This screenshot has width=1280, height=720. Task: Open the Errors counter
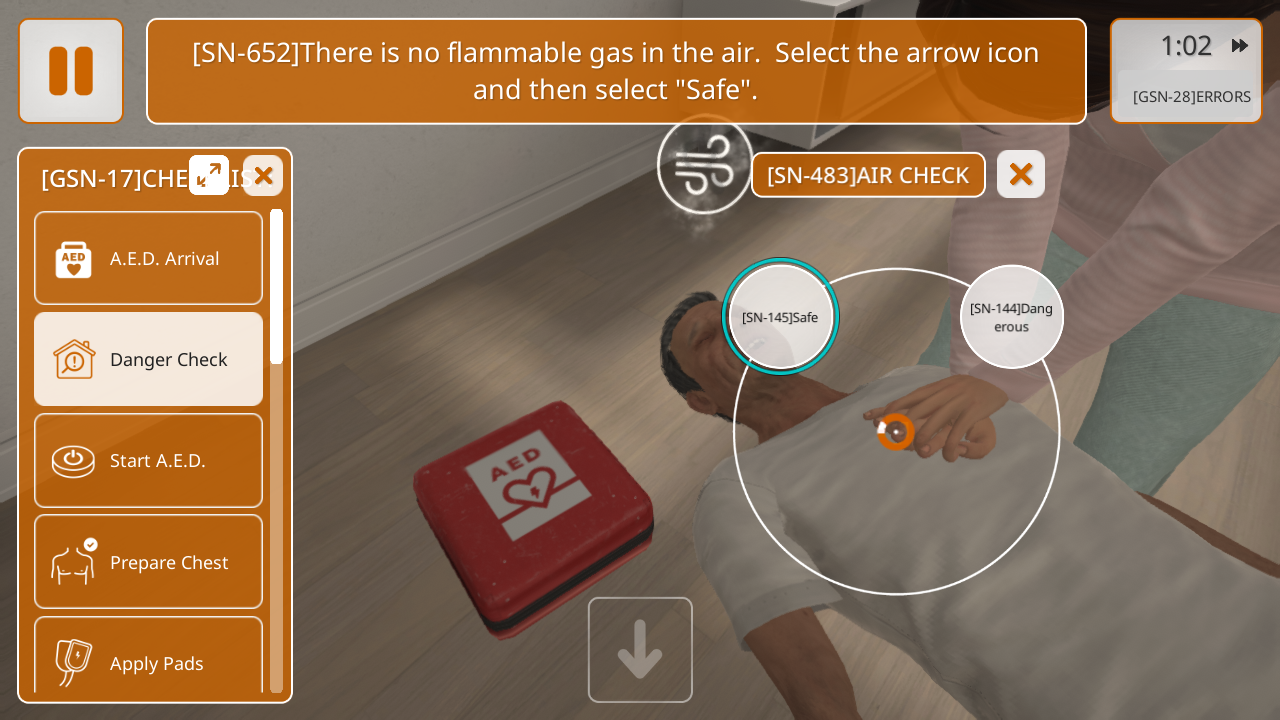[x=1191, y=97]
